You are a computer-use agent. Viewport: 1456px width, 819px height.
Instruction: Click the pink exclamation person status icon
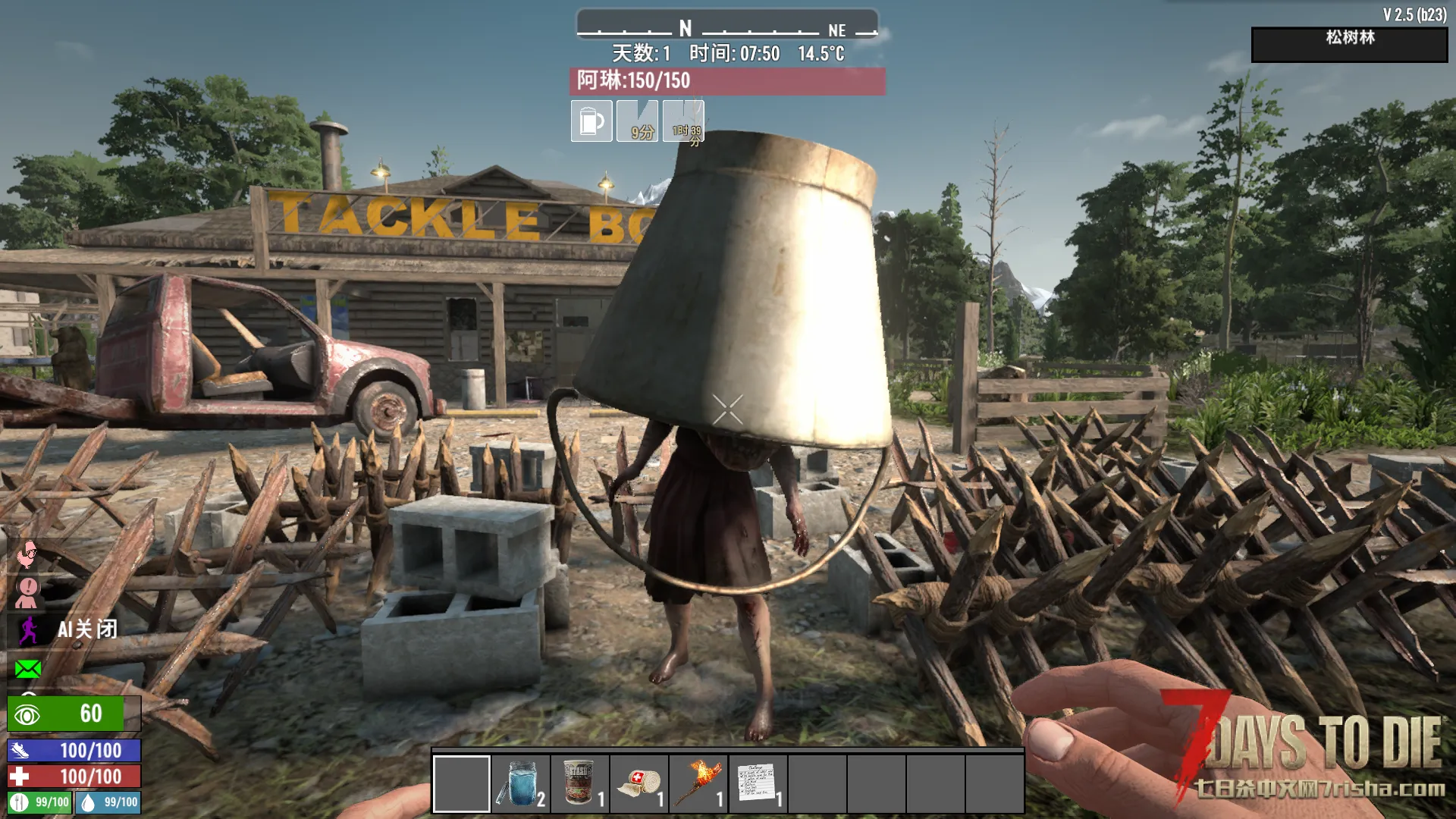click(x=28, y=591)
